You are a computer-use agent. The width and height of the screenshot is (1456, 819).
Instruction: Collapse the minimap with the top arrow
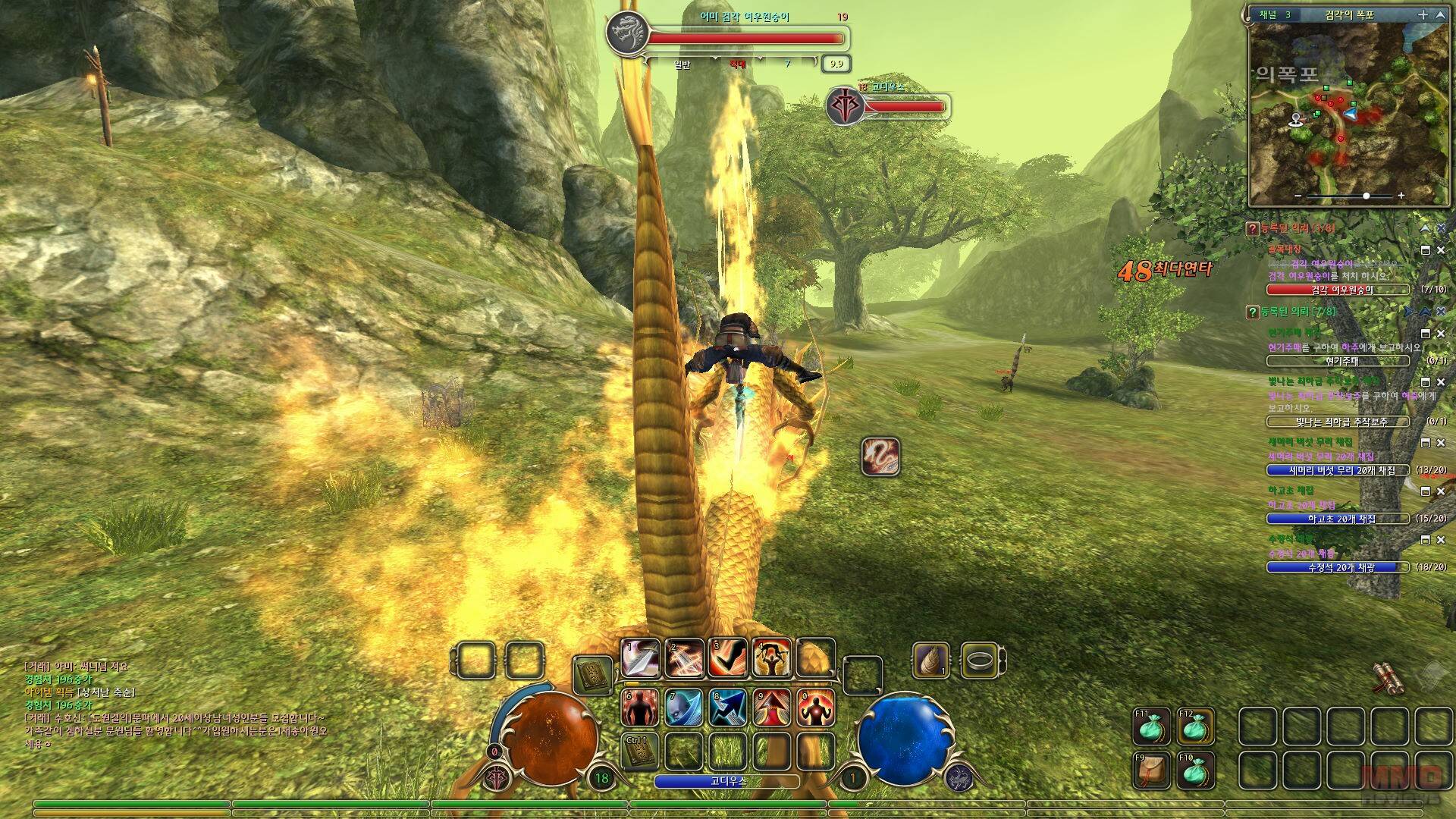[1439, 14]
